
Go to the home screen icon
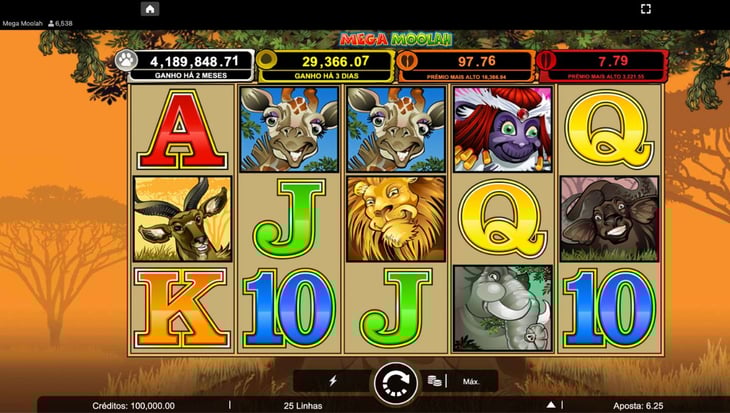point(150,9)
